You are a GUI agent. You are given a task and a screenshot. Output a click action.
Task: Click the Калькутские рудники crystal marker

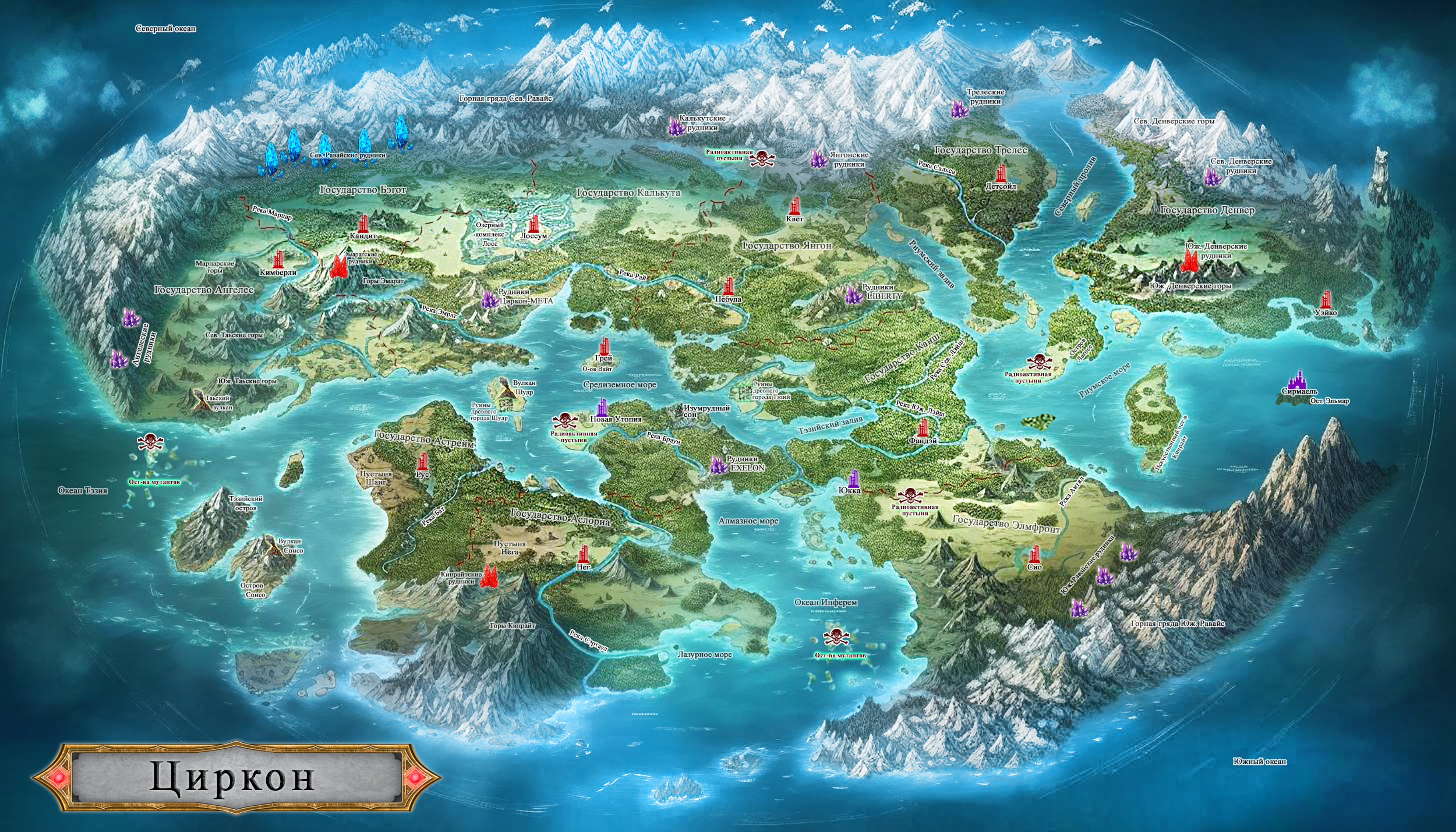point(676,126)
